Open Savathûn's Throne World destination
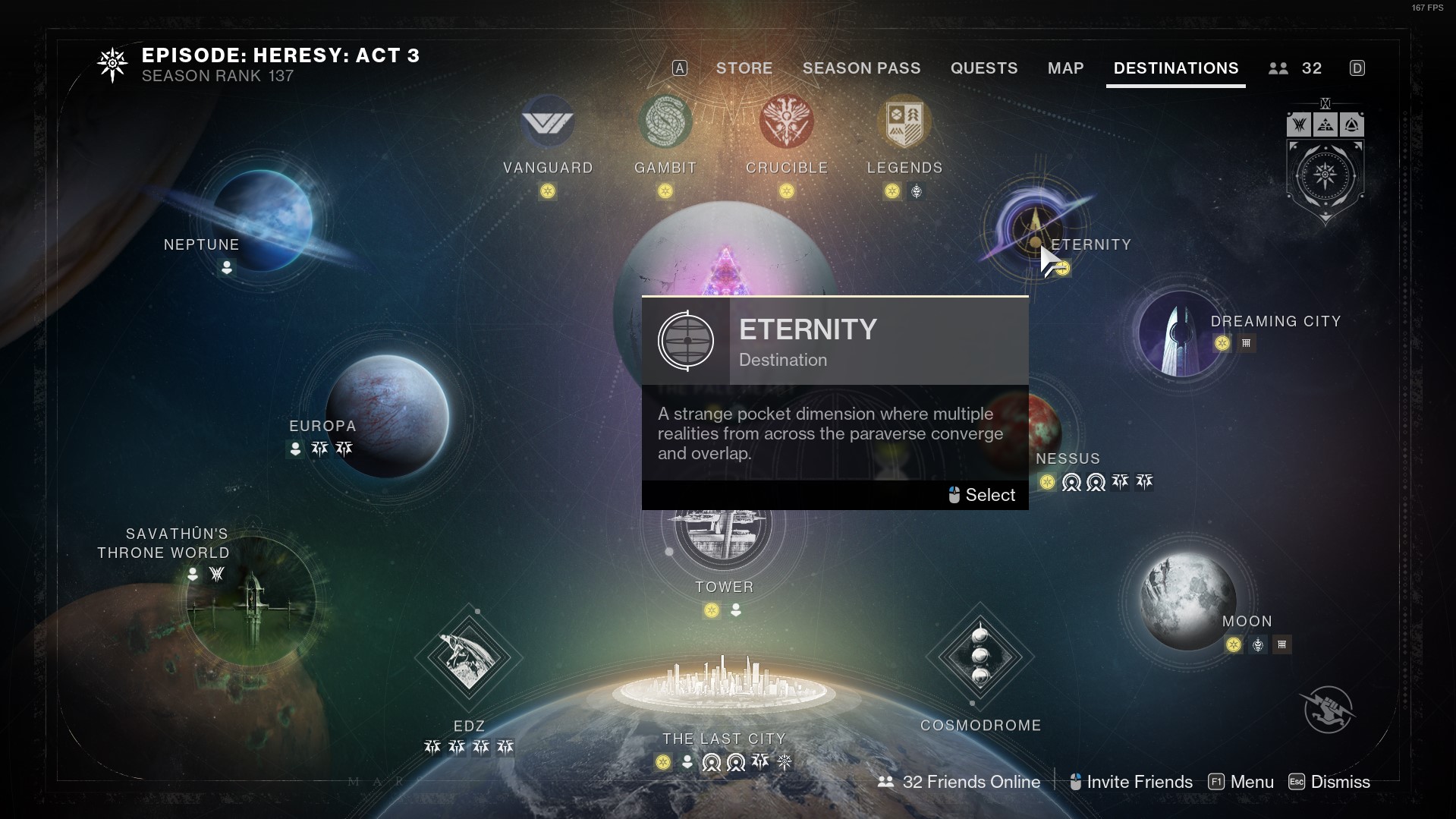Image resolution: width=1456 pixels, height=819 pixels. [x=251, y=601]
